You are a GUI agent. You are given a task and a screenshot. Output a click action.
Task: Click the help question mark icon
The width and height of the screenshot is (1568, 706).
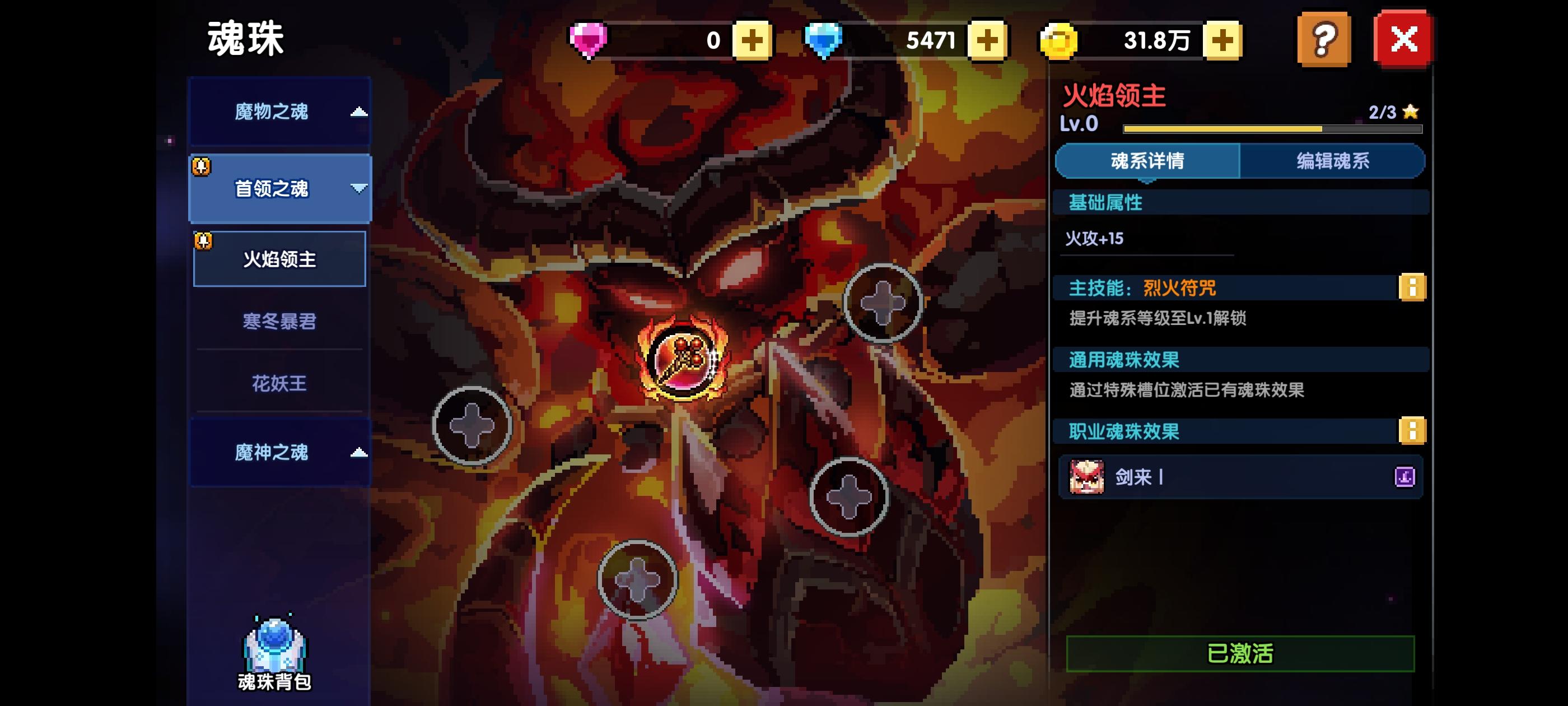(1324, 39)
